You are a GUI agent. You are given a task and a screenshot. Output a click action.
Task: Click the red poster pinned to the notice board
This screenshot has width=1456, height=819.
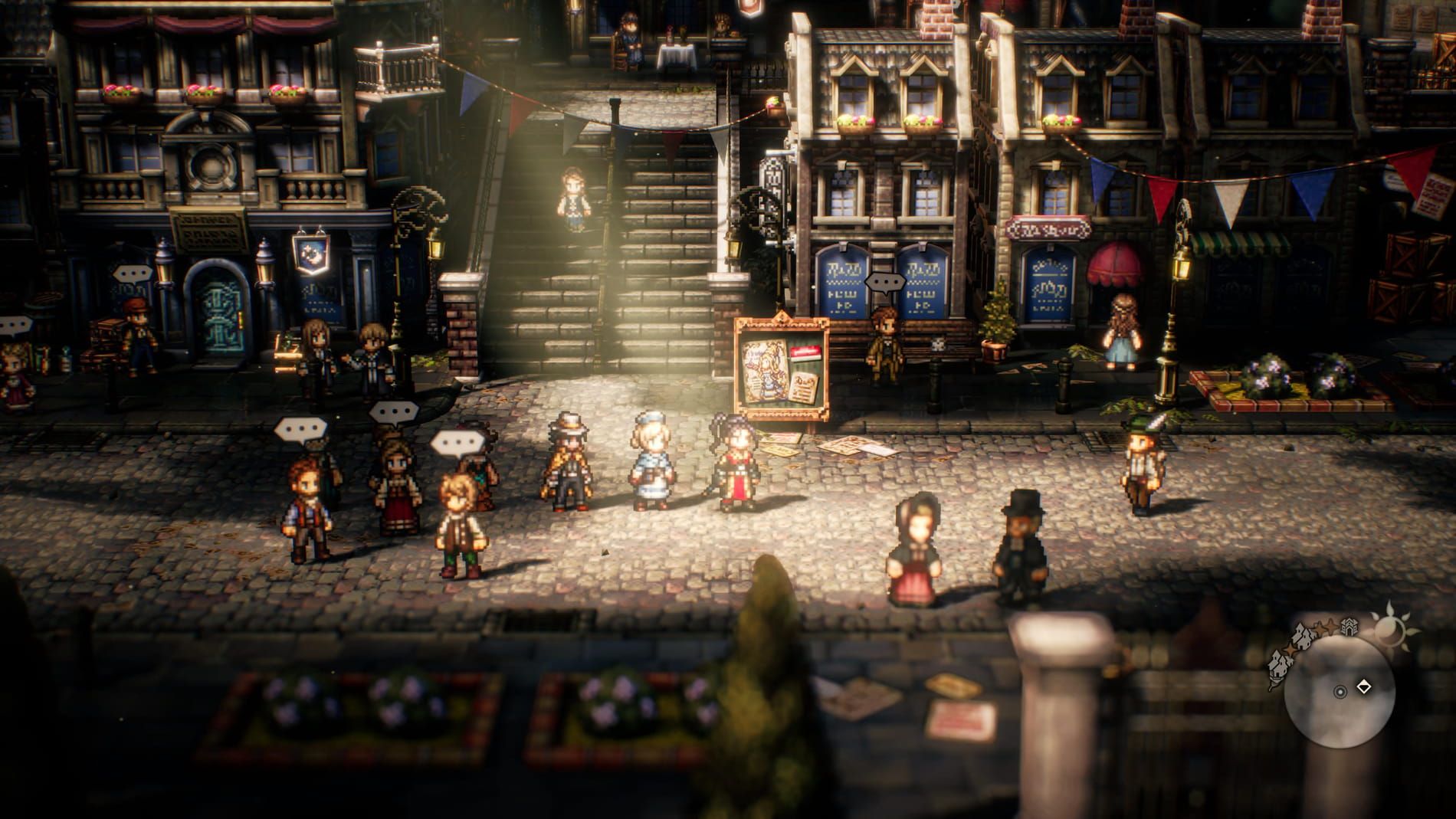tap(805, 352)
